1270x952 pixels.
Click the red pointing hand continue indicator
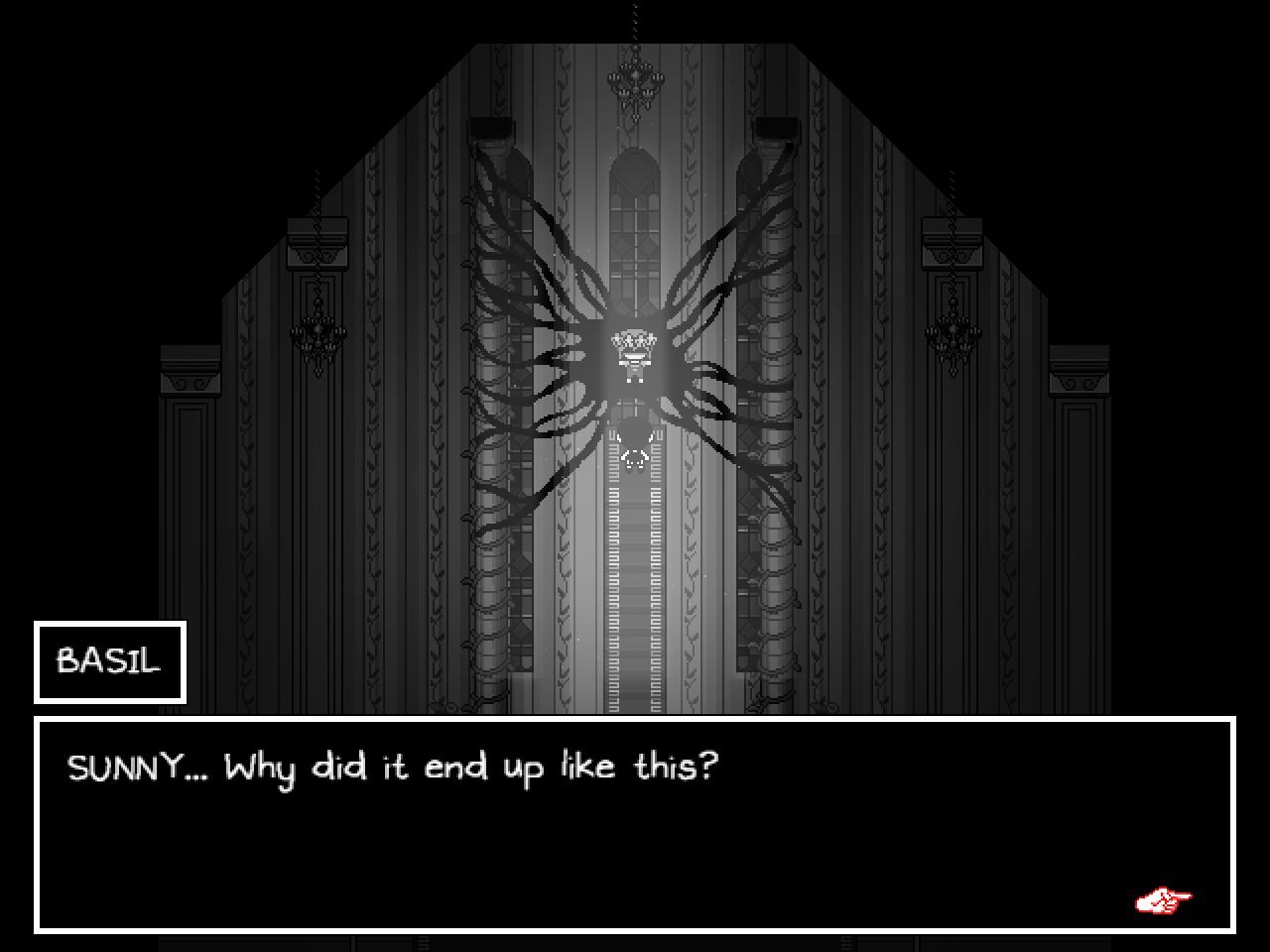pyautogui.click(x=1163, y=898)
